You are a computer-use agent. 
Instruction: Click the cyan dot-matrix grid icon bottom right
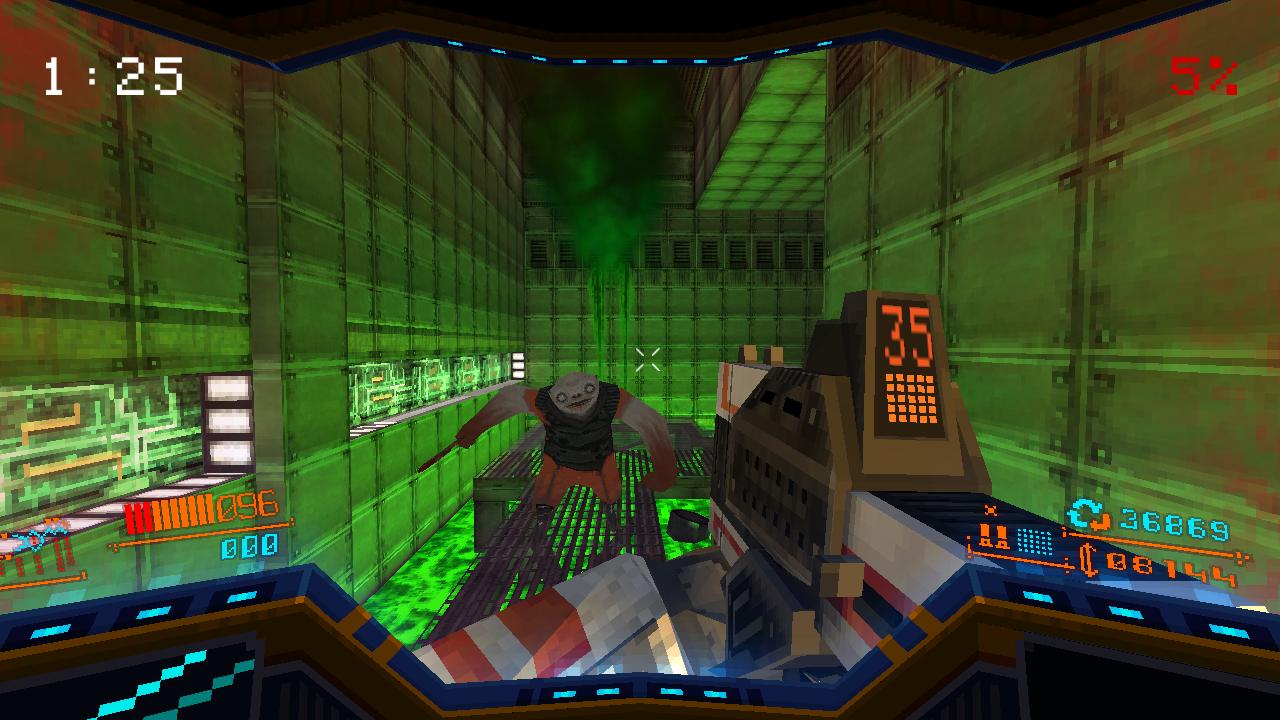pos(1034,541)
